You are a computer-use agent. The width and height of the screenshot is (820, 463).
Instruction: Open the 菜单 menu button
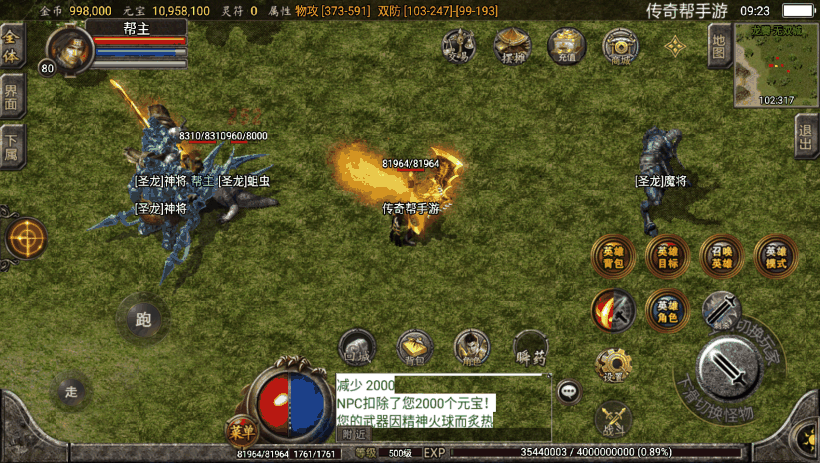point(242,431)
